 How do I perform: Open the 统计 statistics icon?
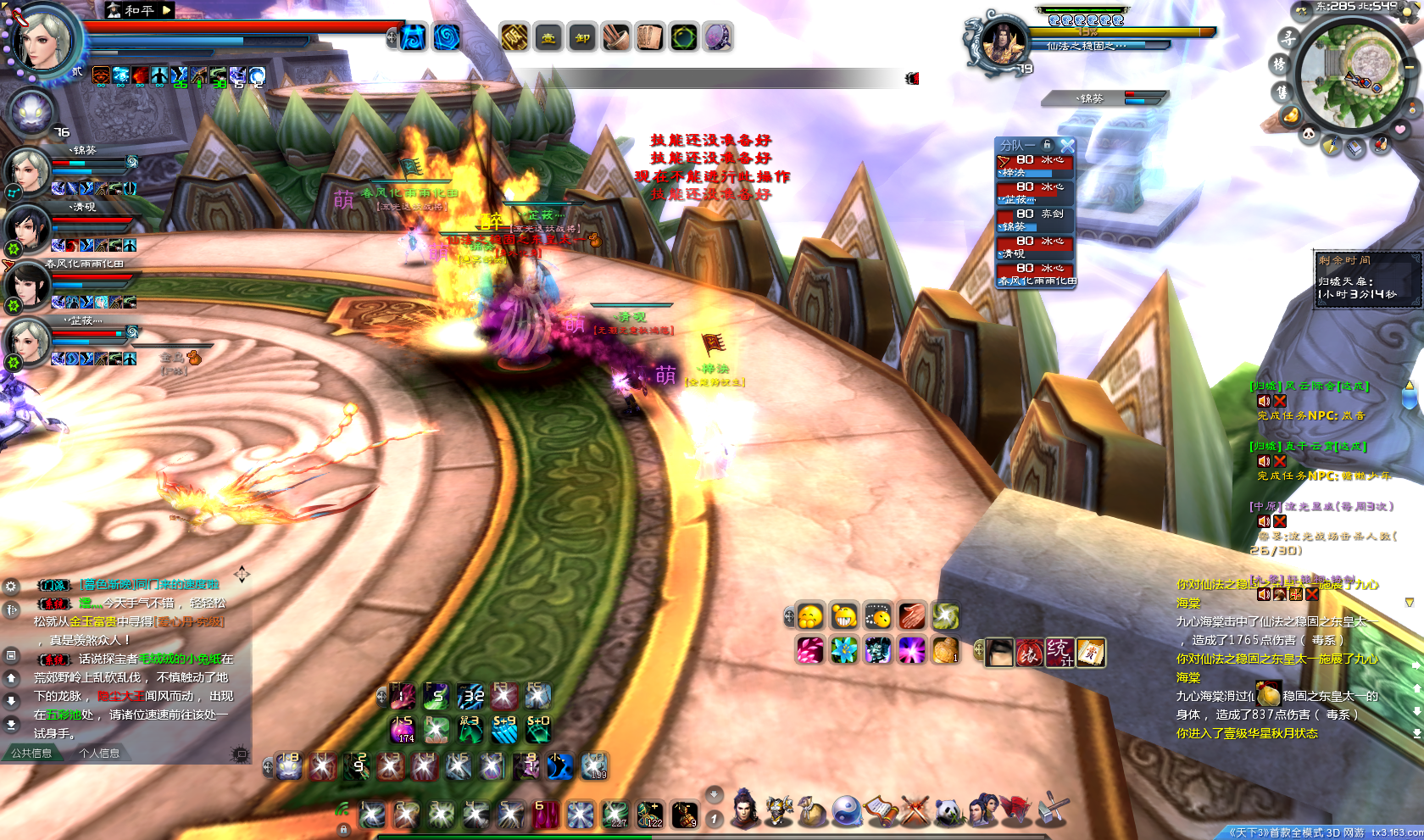pyautogui.click(x=1059, y=652)
